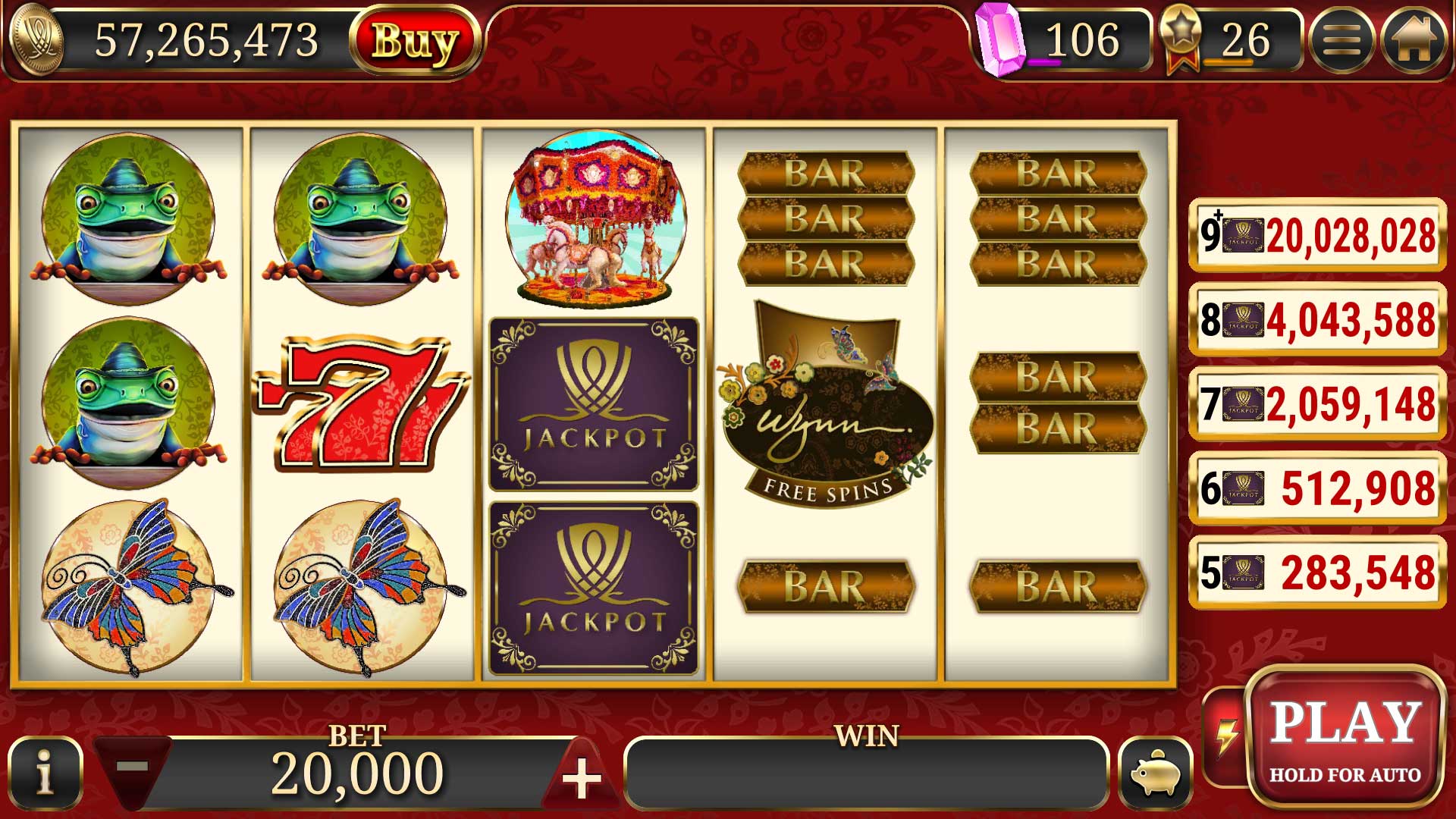The height and width of the screenshot is (819, 1456).
Task: Go to the home lobby
Action: [1413, 40]
